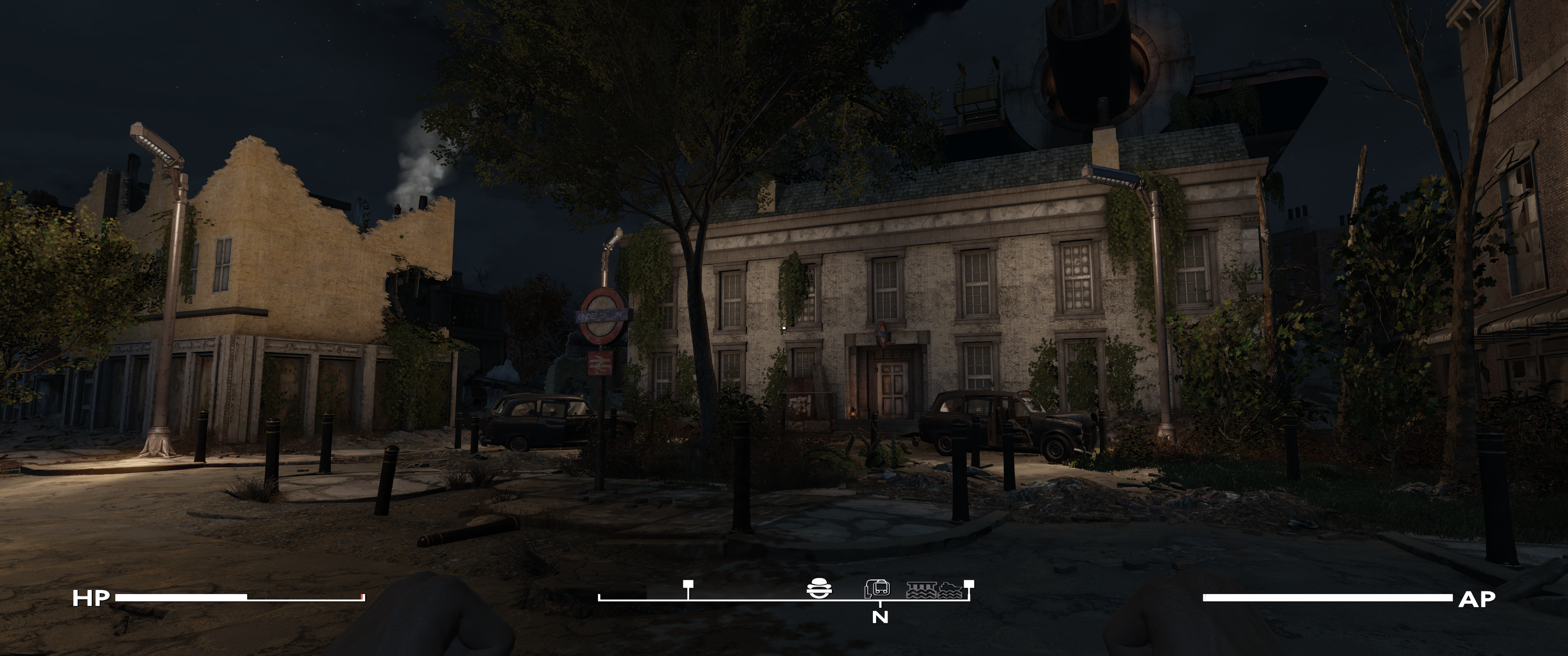Select the bus stop compass marker
Image resolution: width=1568 pixels, height=656 pixels.
[x=877, y=589]
